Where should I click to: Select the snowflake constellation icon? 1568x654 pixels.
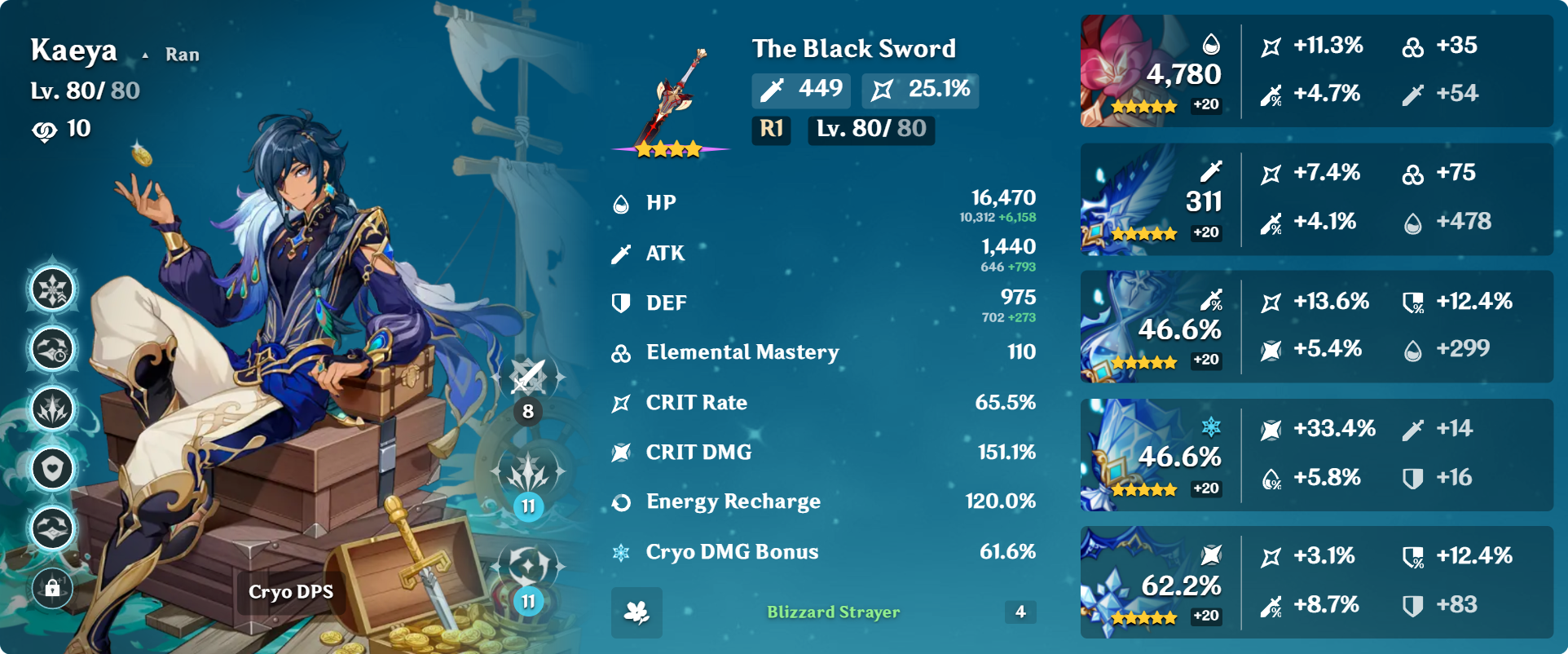point(52,289)
